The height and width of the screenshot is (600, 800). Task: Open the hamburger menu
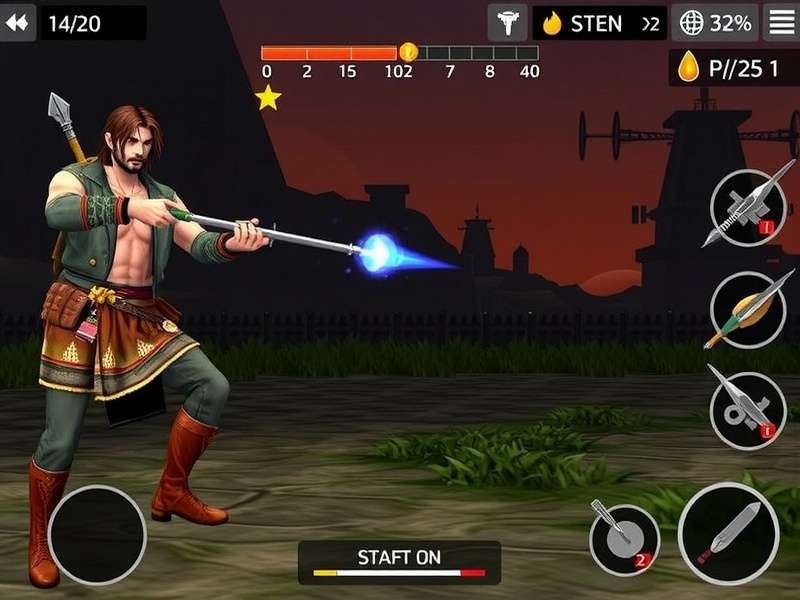pyautogui.click(x=781, y=22)
